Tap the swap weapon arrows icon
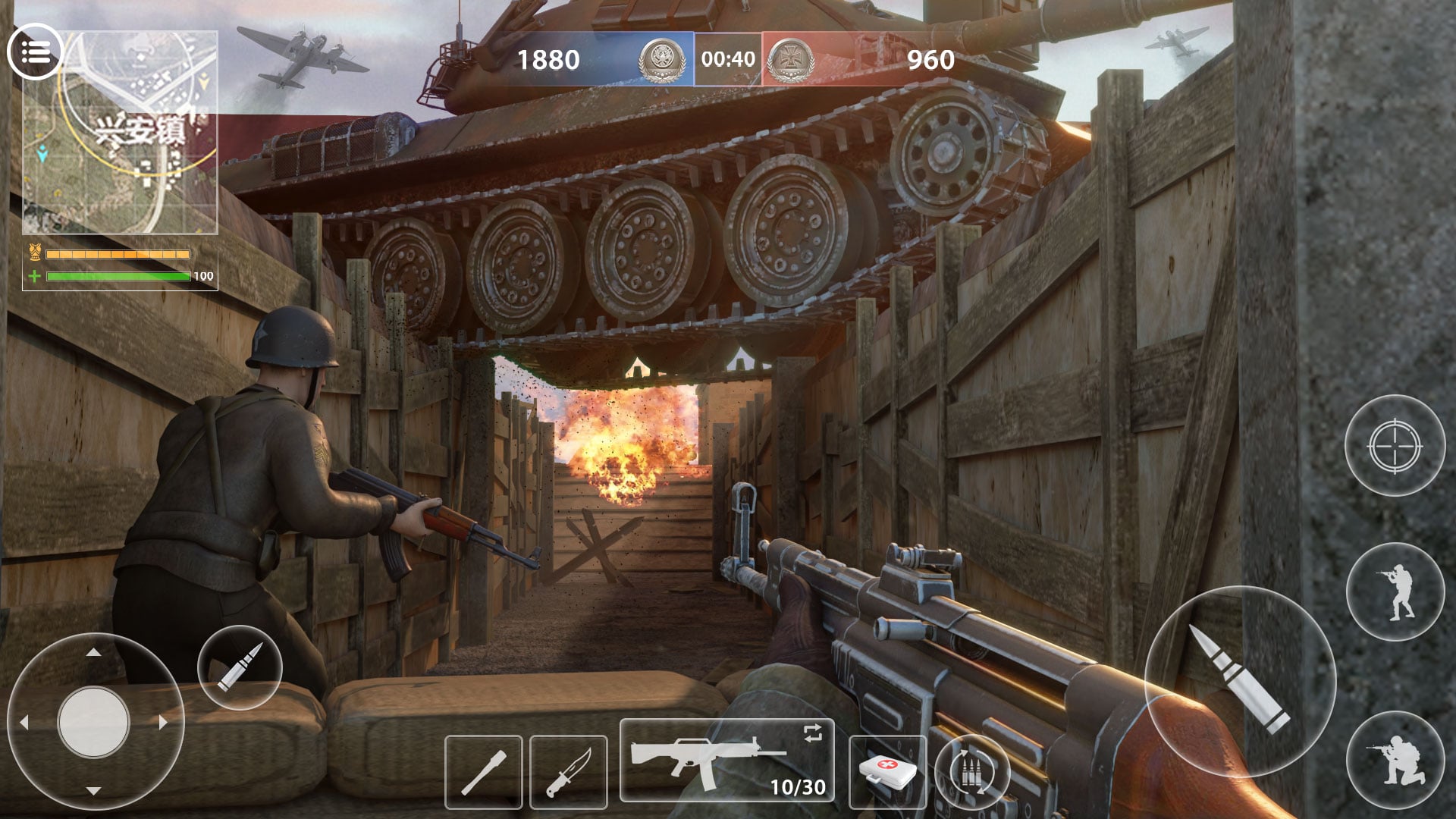Image resolution: width=1456 pixels, height=819 pixels. (813, 733)
